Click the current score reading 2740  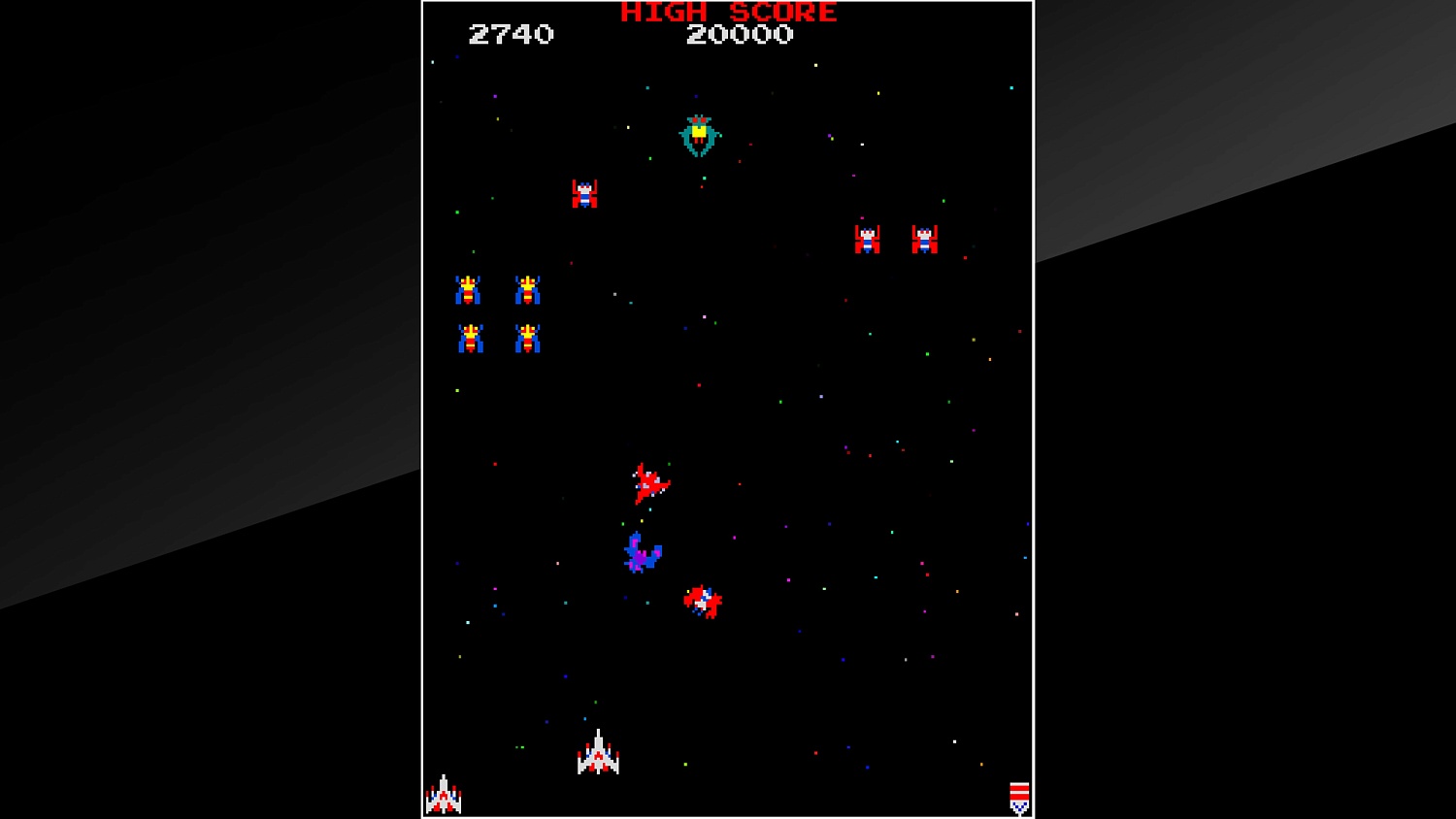coord(513,35)
